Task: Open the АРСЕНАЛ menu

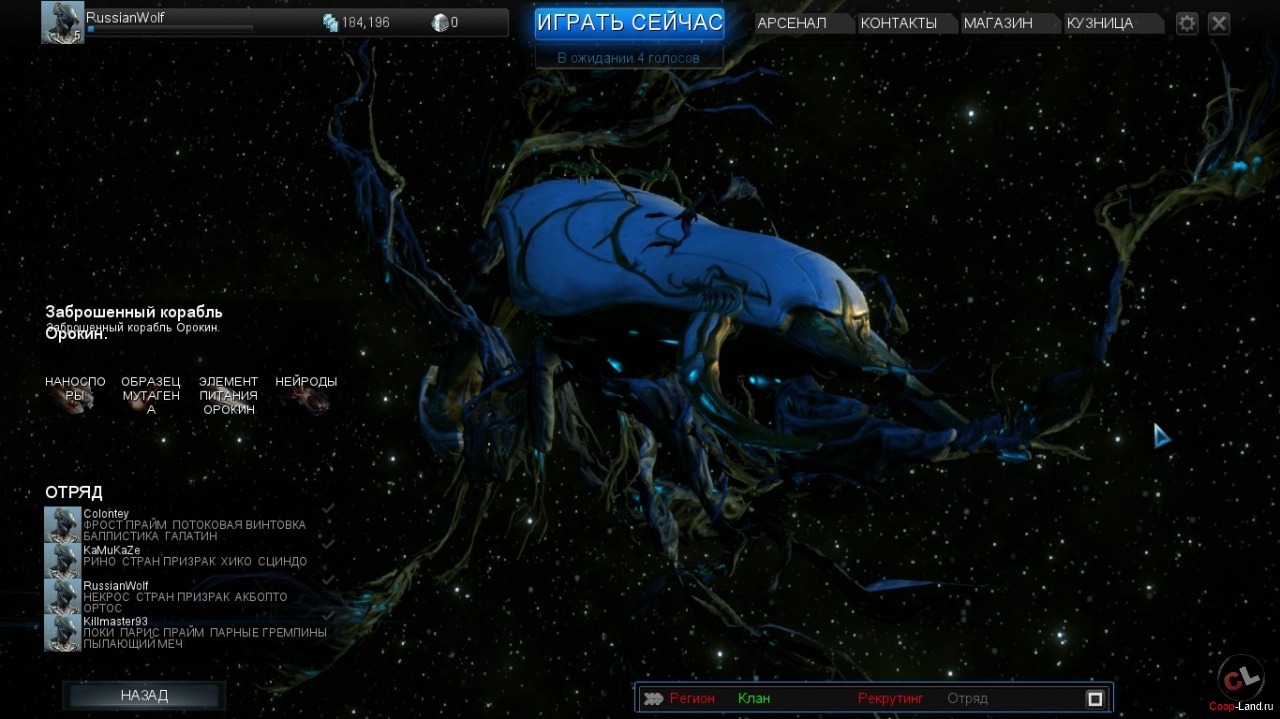Action: 793,23
